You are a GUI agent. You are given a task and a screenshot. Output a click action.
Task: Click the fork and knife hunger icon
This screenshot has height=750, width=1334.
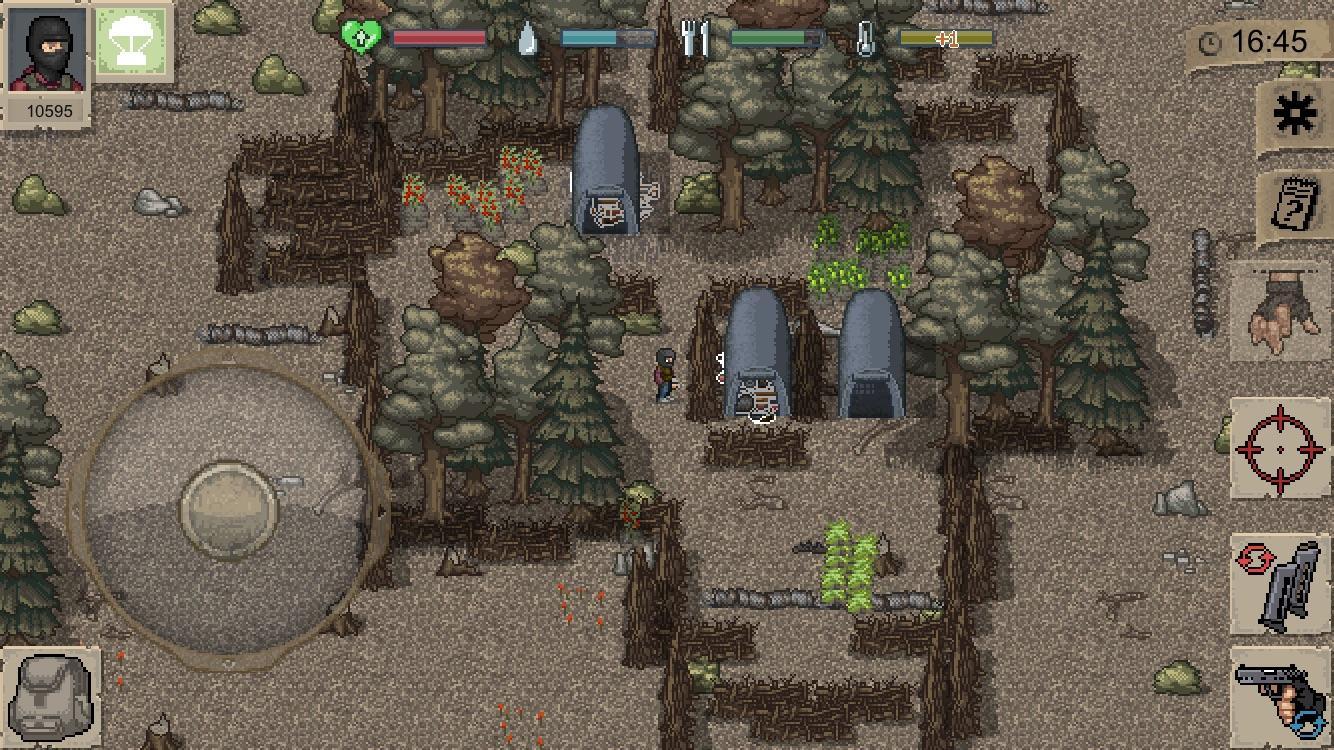coord(697,37)
